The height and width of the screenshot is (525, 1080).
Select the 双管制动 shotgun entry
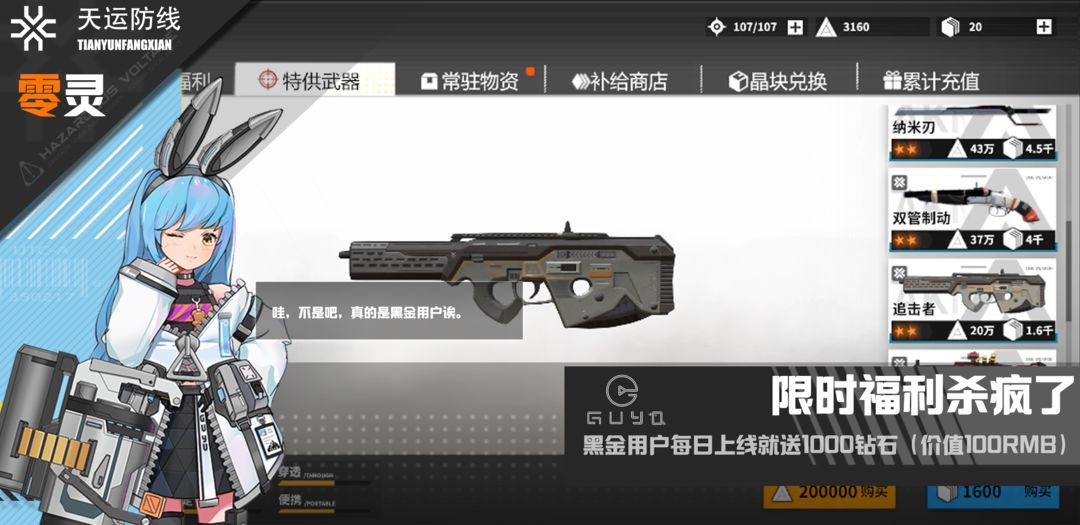(x=972, y=213)
